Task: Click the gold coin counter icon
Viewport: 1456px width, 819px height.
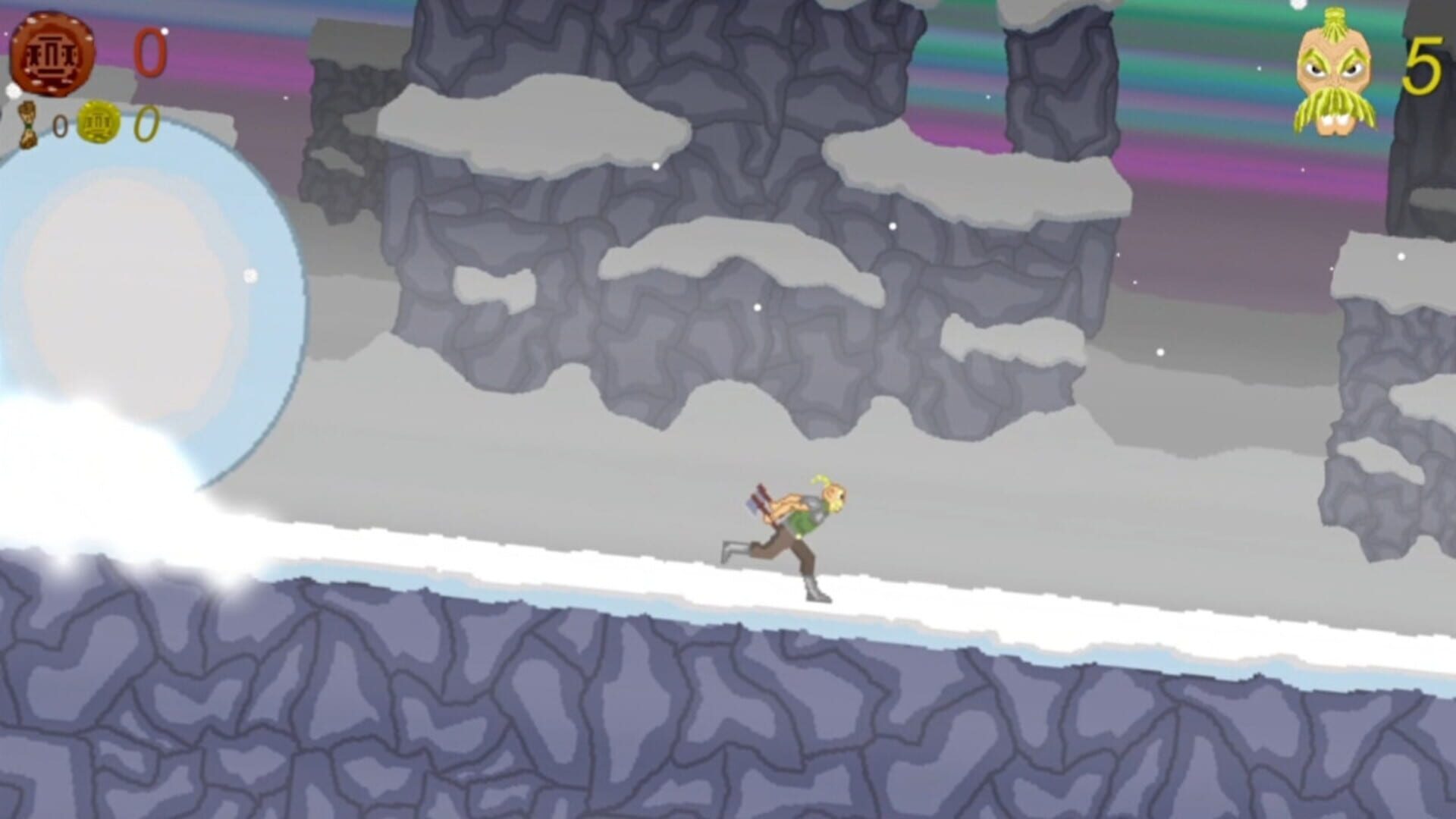Action: 99,123
